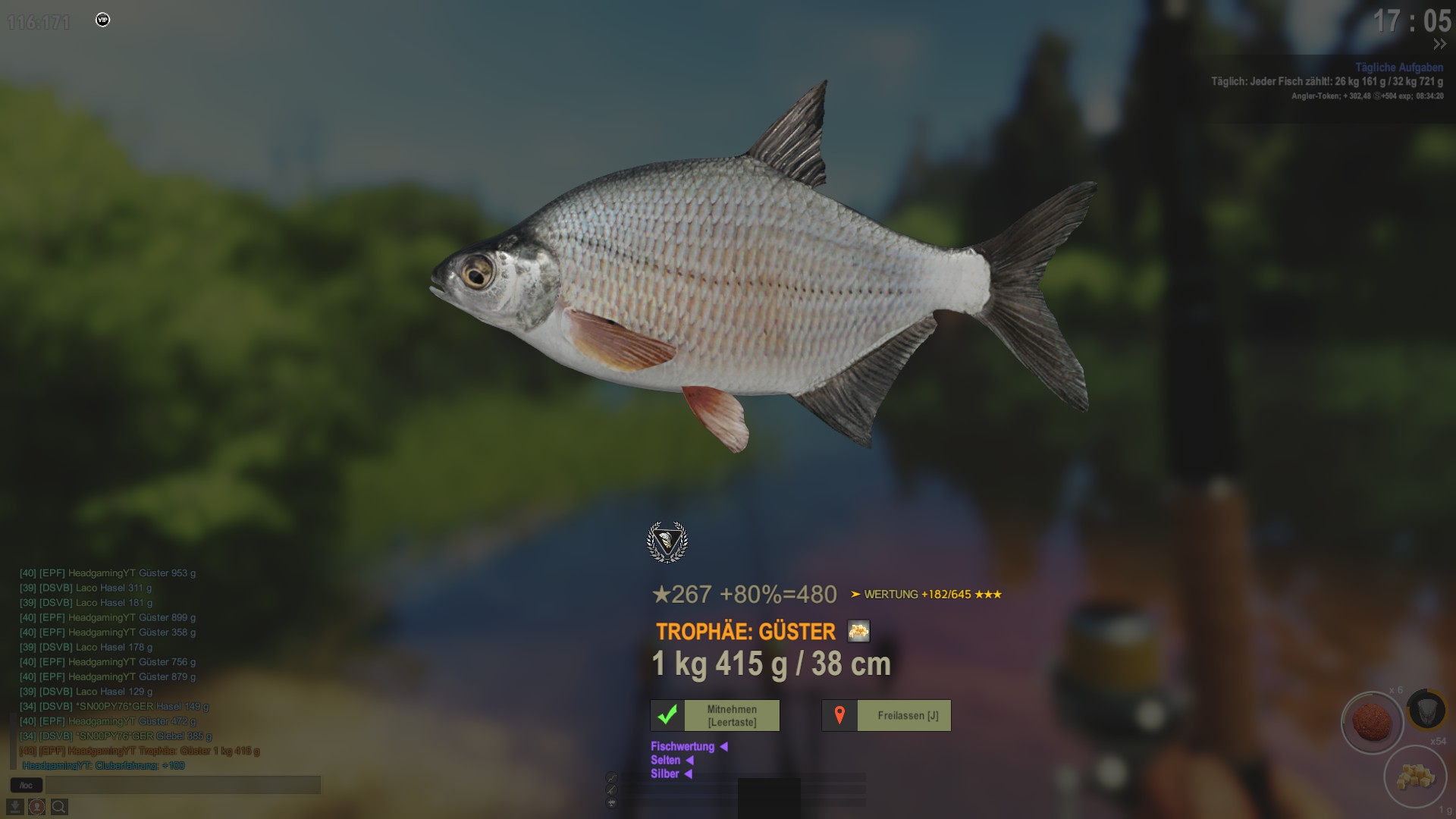This screenshot has height=819, width=1456.
Task: Select the /loc chat channel button
Action: [27, 785]
